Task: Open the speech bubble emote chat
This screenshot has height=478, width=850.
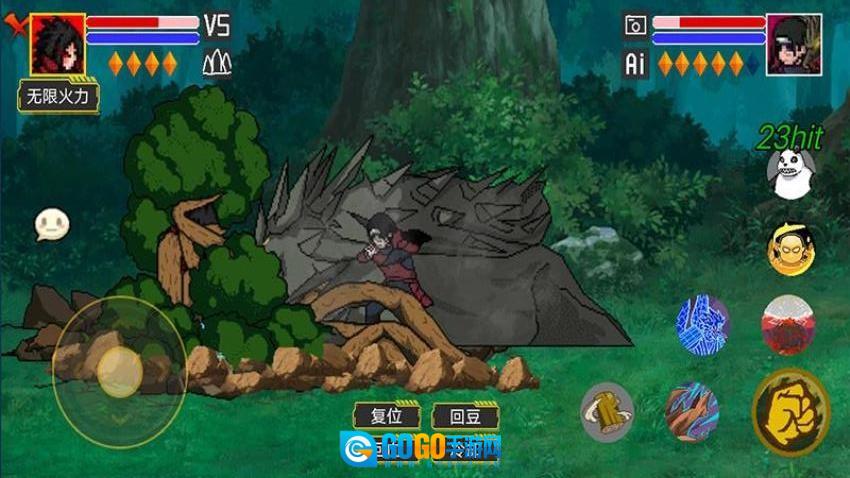Action: [51, 224]
